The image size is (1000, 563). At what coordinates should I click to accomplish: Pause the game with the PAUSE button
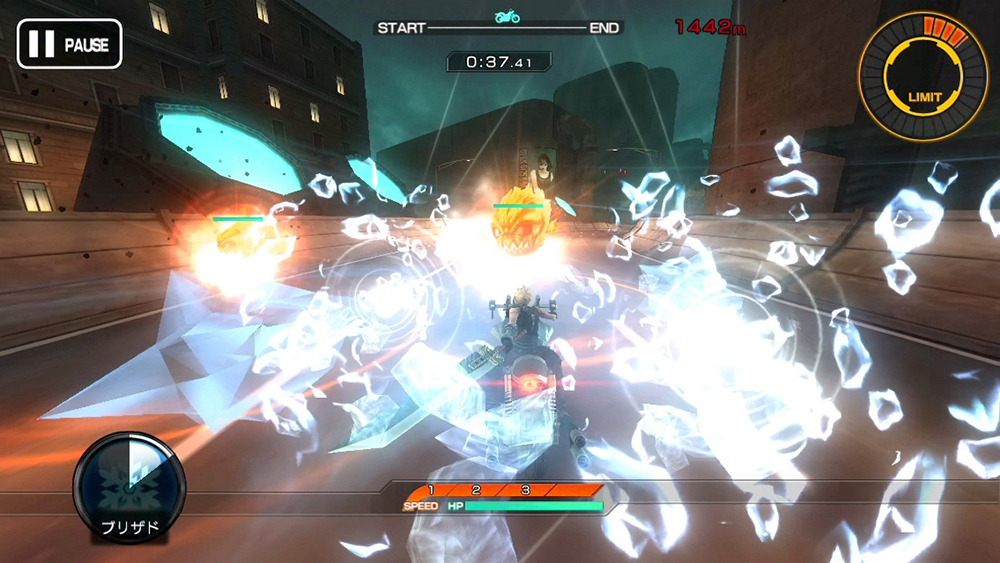tap(69, 44)
